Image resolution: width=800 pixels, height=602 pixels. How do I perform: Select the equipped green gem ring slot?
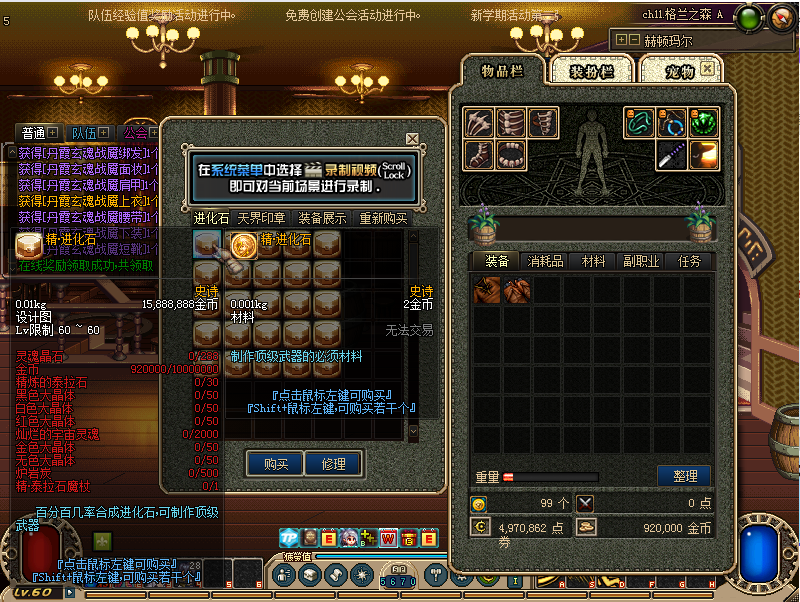click(704, 123)
